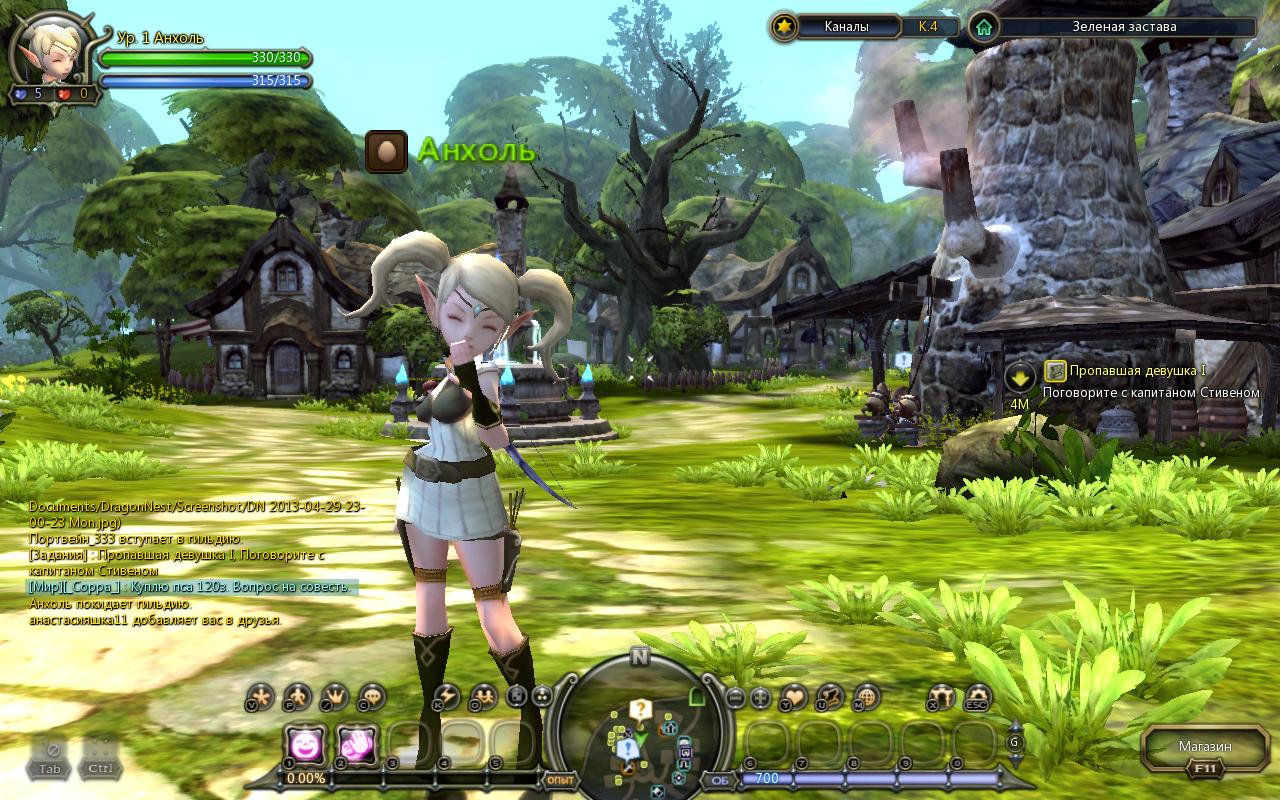Viewport: 1280px width, 800px height.
Task: Click the green home icon for Зеленая застава
Action: pos(985,27)
